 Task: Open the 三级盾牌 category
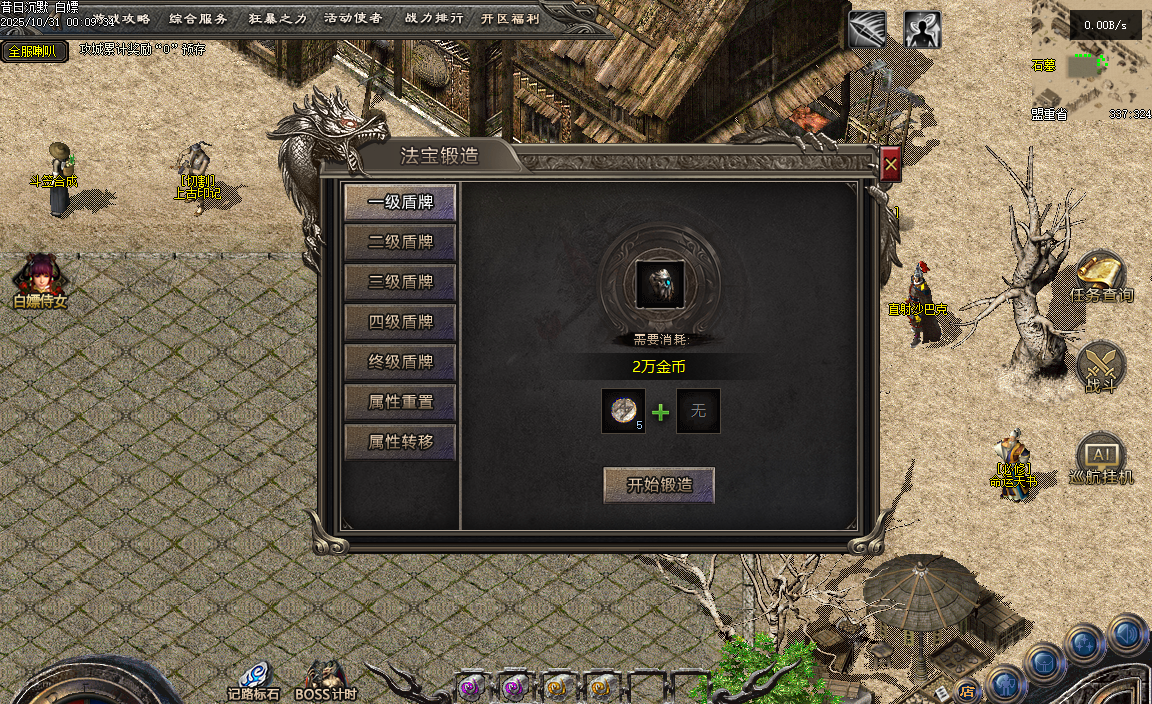(400, 282)
